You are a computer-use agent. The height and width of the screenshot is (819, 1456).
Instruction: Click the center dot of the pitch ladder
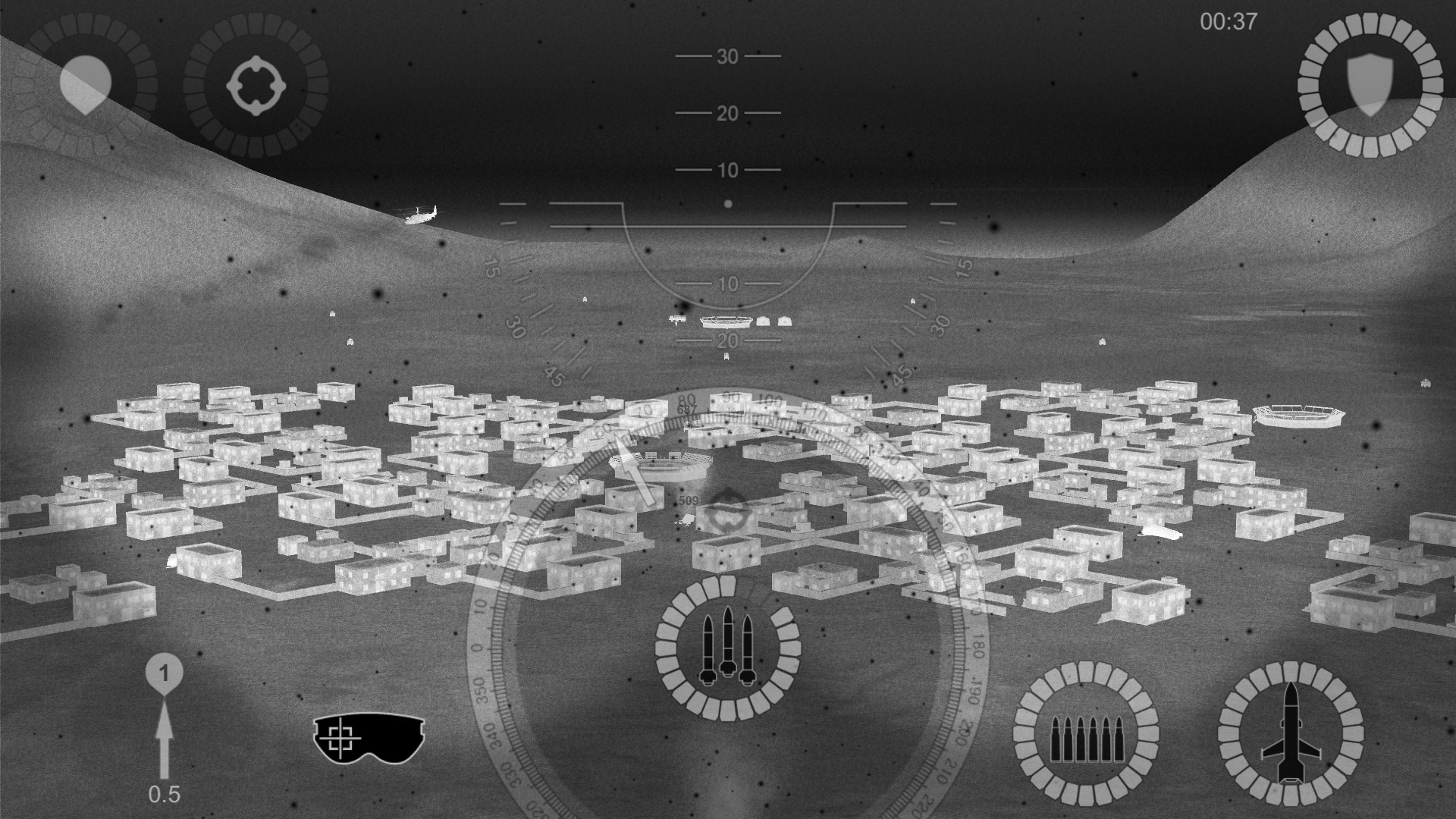coord(727,202)
